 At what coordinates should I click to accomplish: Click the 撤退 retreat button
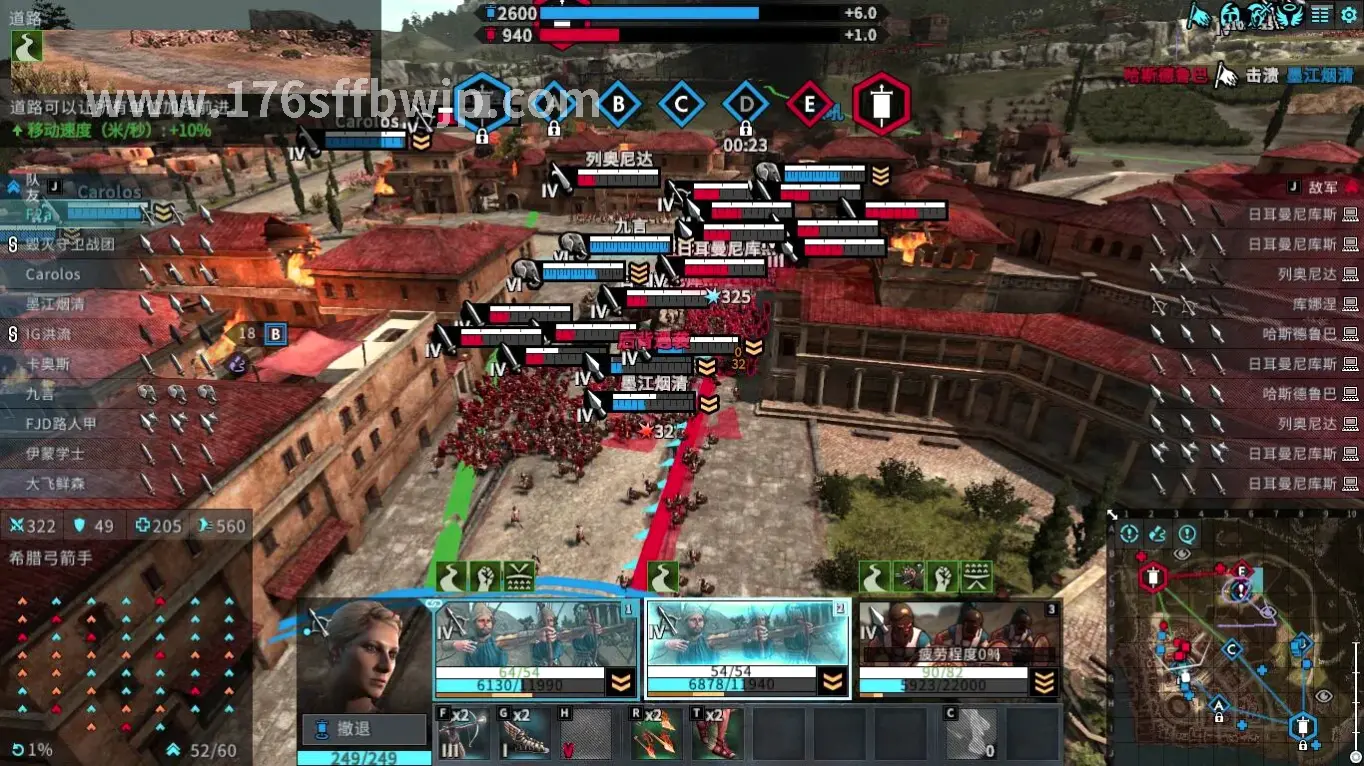click(363, 729)
